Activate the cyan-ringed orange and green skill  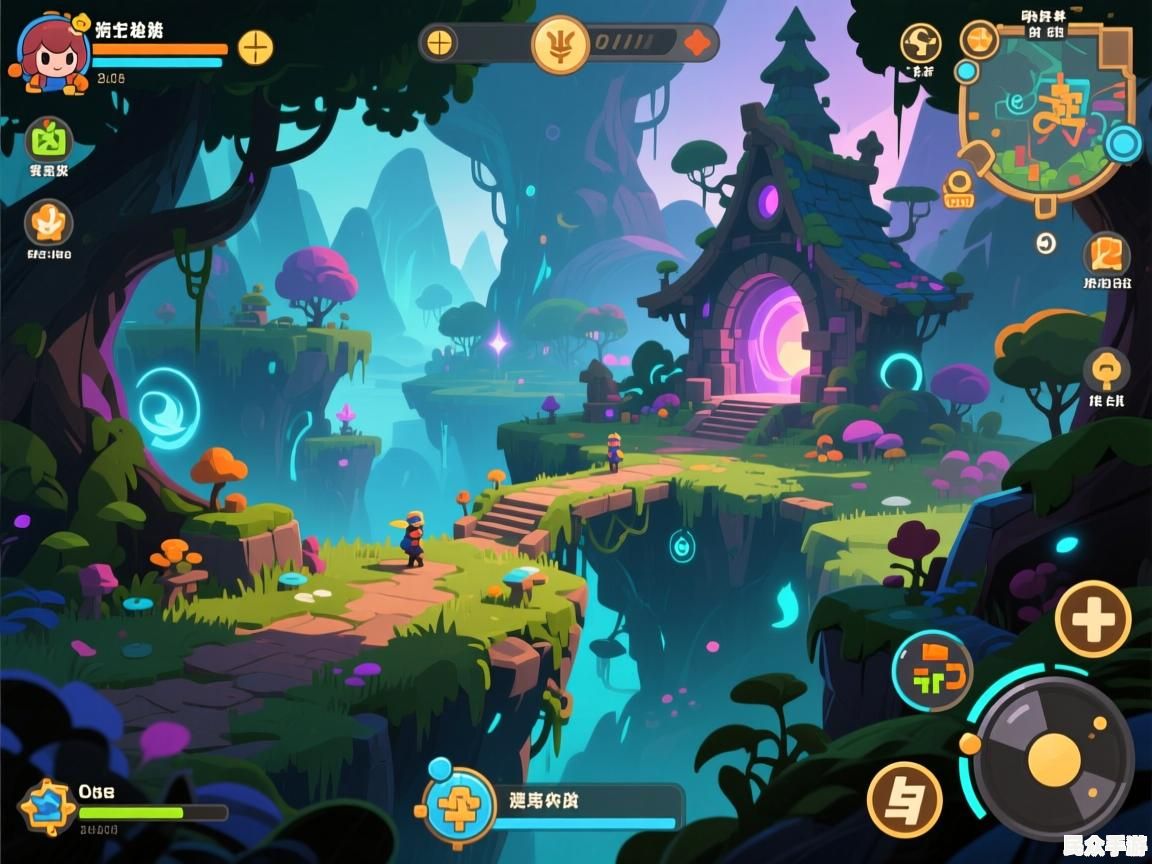[932, 671]
